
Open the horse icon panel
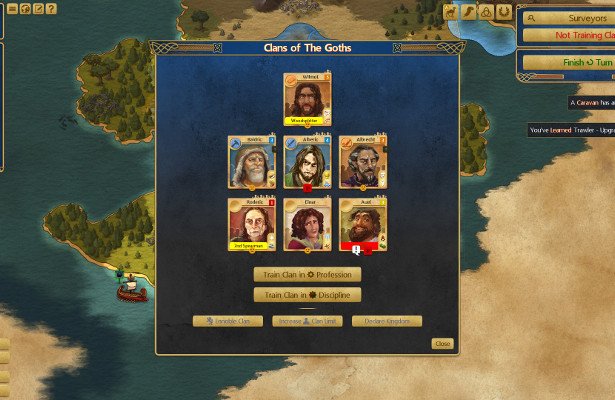[452, 12]
